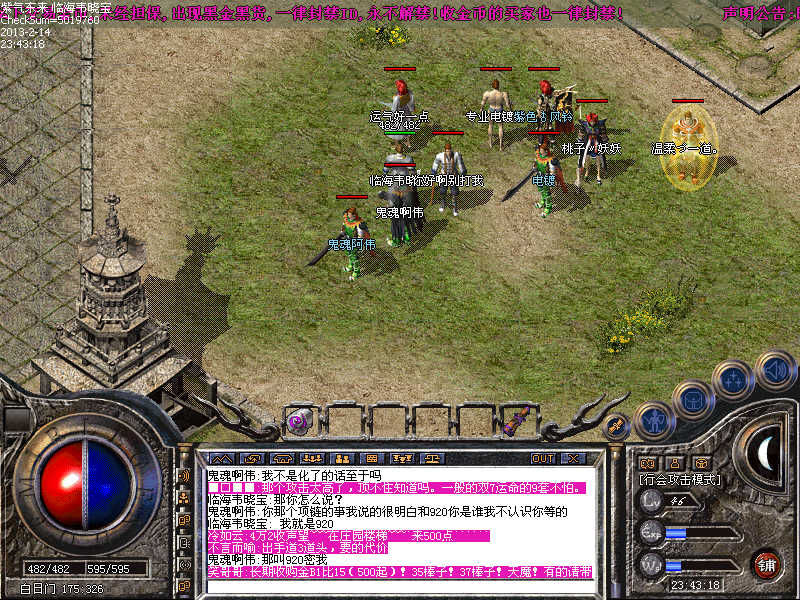Click the mountain icon chat toolbar button
This screenshot has height=600, width=800.
click(x=221, y=458)
